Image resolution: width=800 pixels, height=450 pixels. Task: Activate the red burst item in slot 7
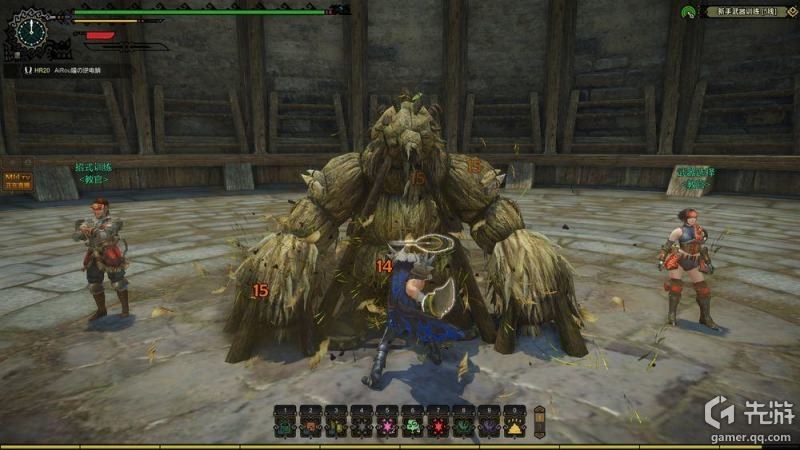438,427
